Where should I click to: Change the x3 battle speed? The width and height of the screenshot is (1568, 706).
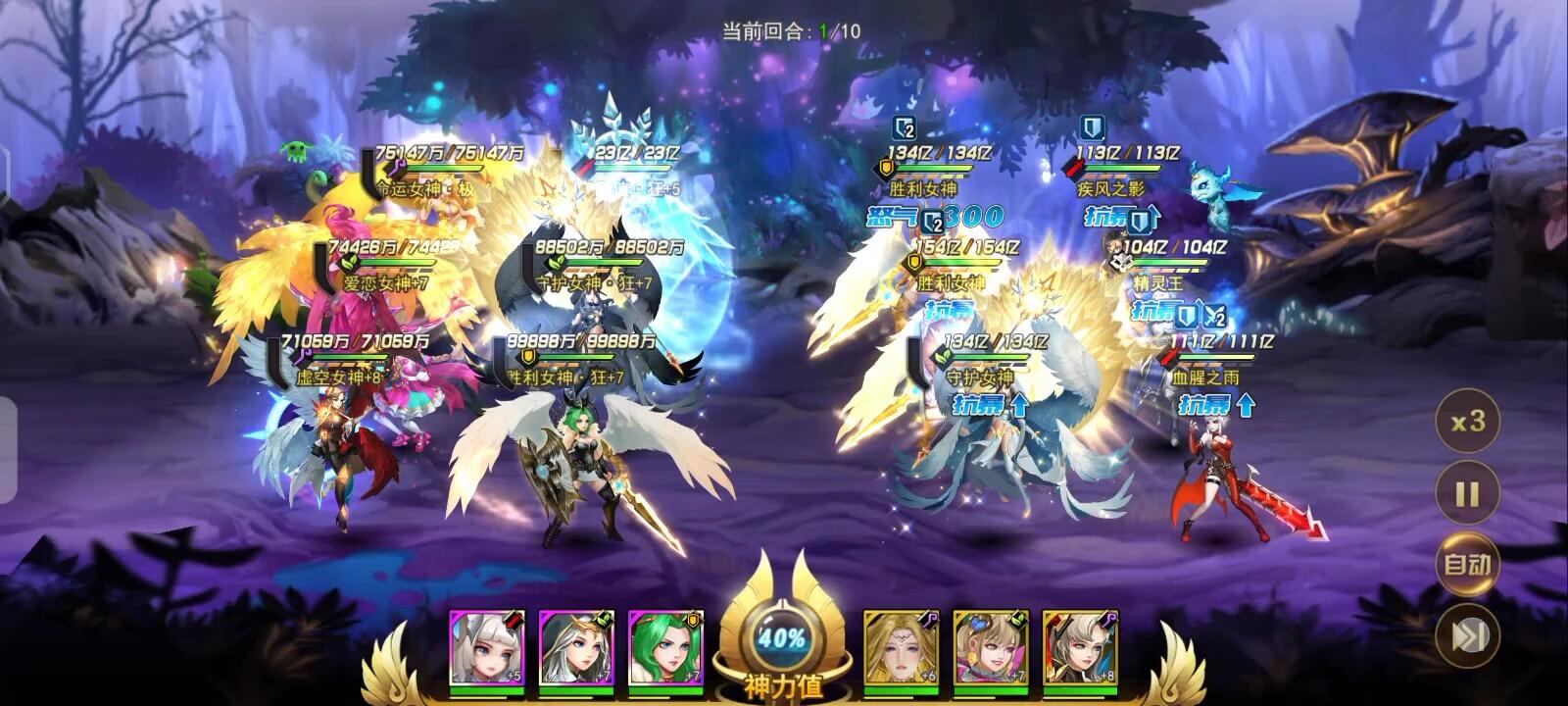tap(1467, 422)
